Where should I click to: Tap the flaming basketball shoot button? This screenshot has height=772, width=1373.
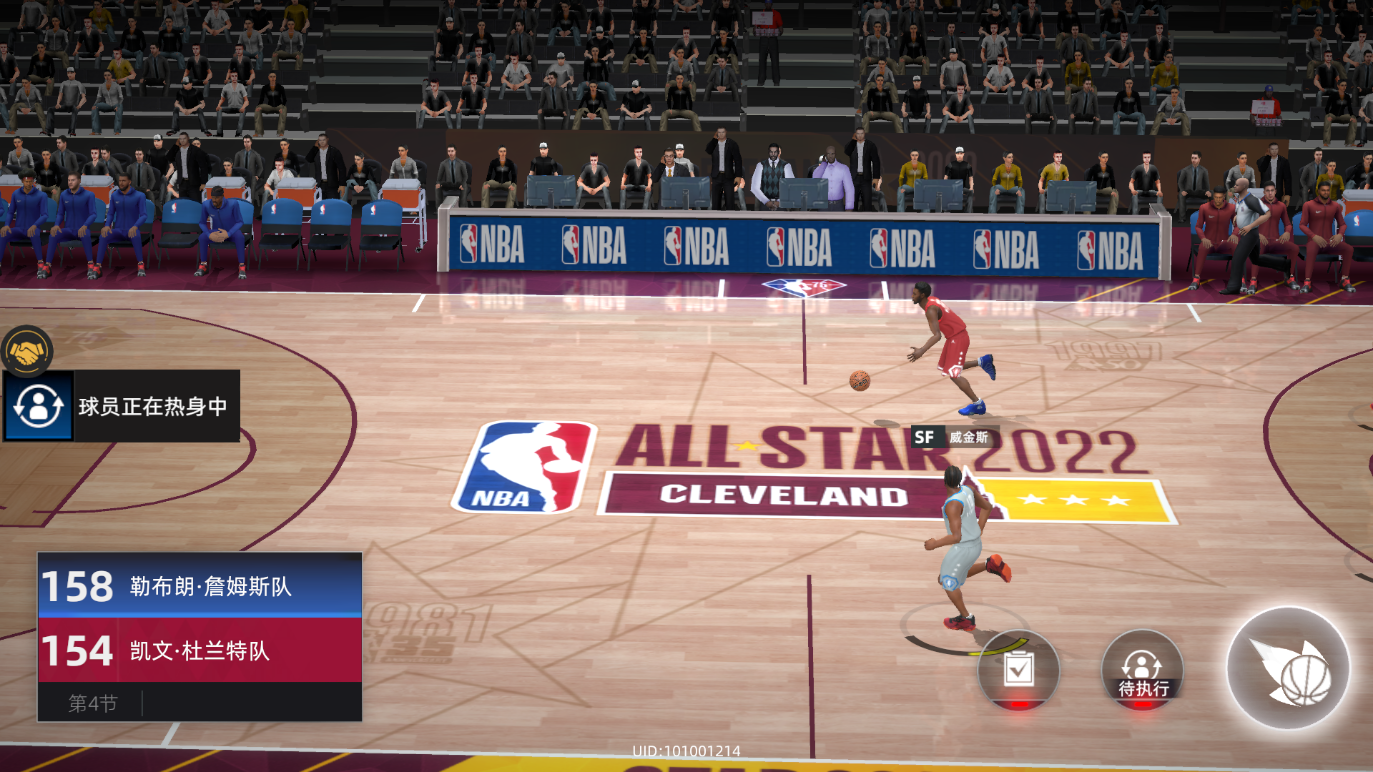pos(1288,668)
